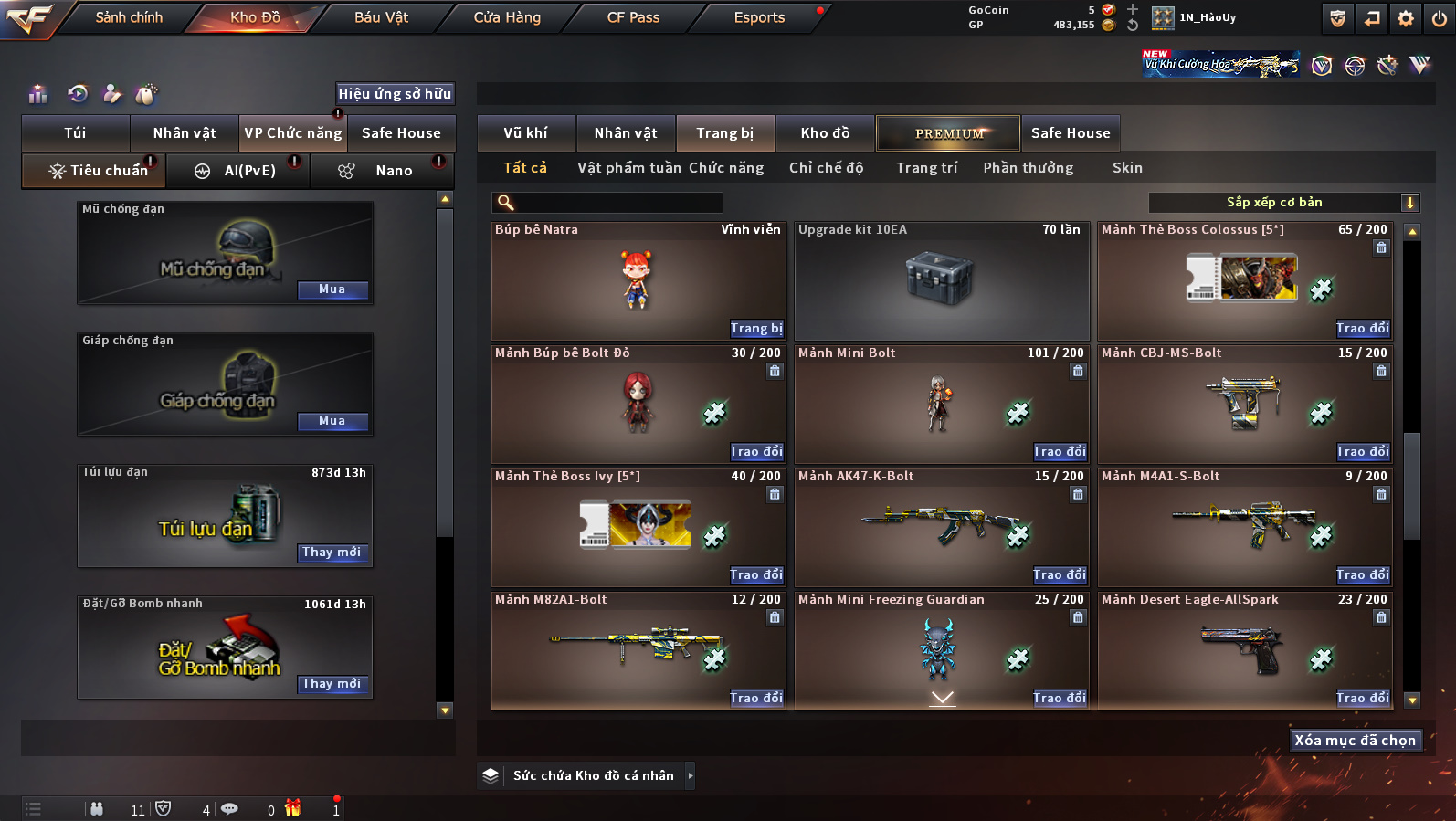
Task: Open the Vũ khí inventory tab
Action: click(x=526, y=133)
